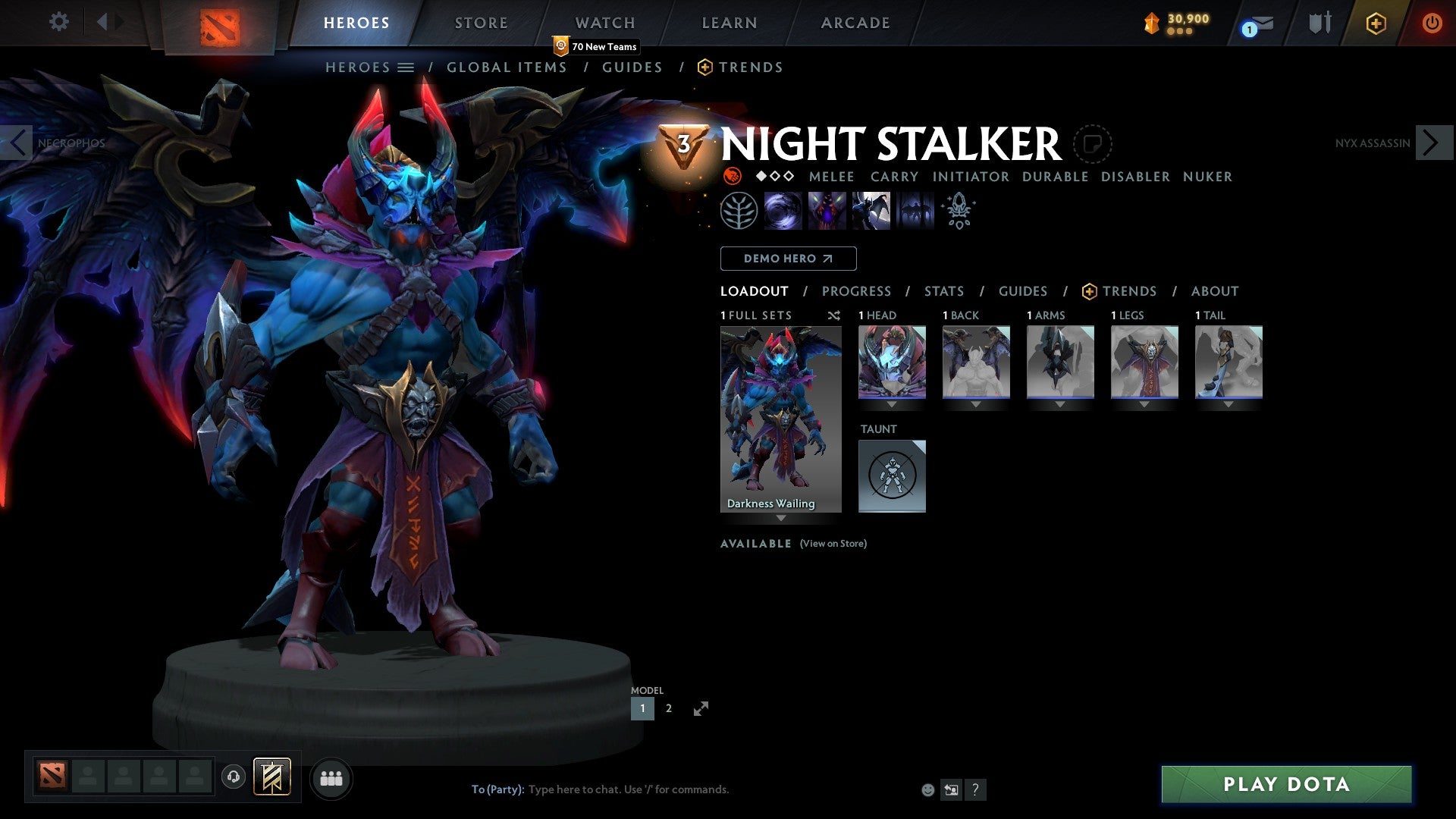The height and width of the screenshot is (819, 1456).
Task: Open settings gear in top left corner
Action: coord(58,22)
